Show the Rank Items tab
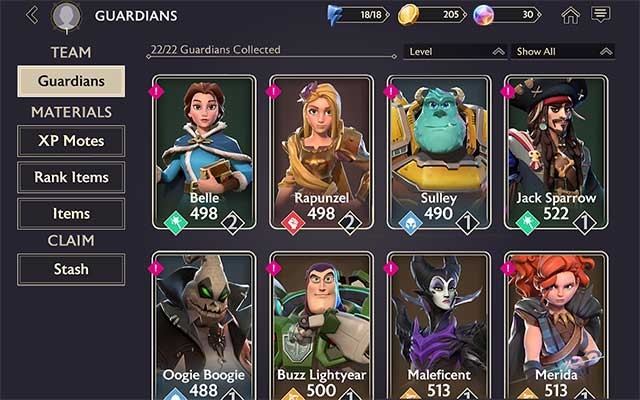The height and width of the screenshot is (400, 640). pyautogui.click(x=71, y=177)
